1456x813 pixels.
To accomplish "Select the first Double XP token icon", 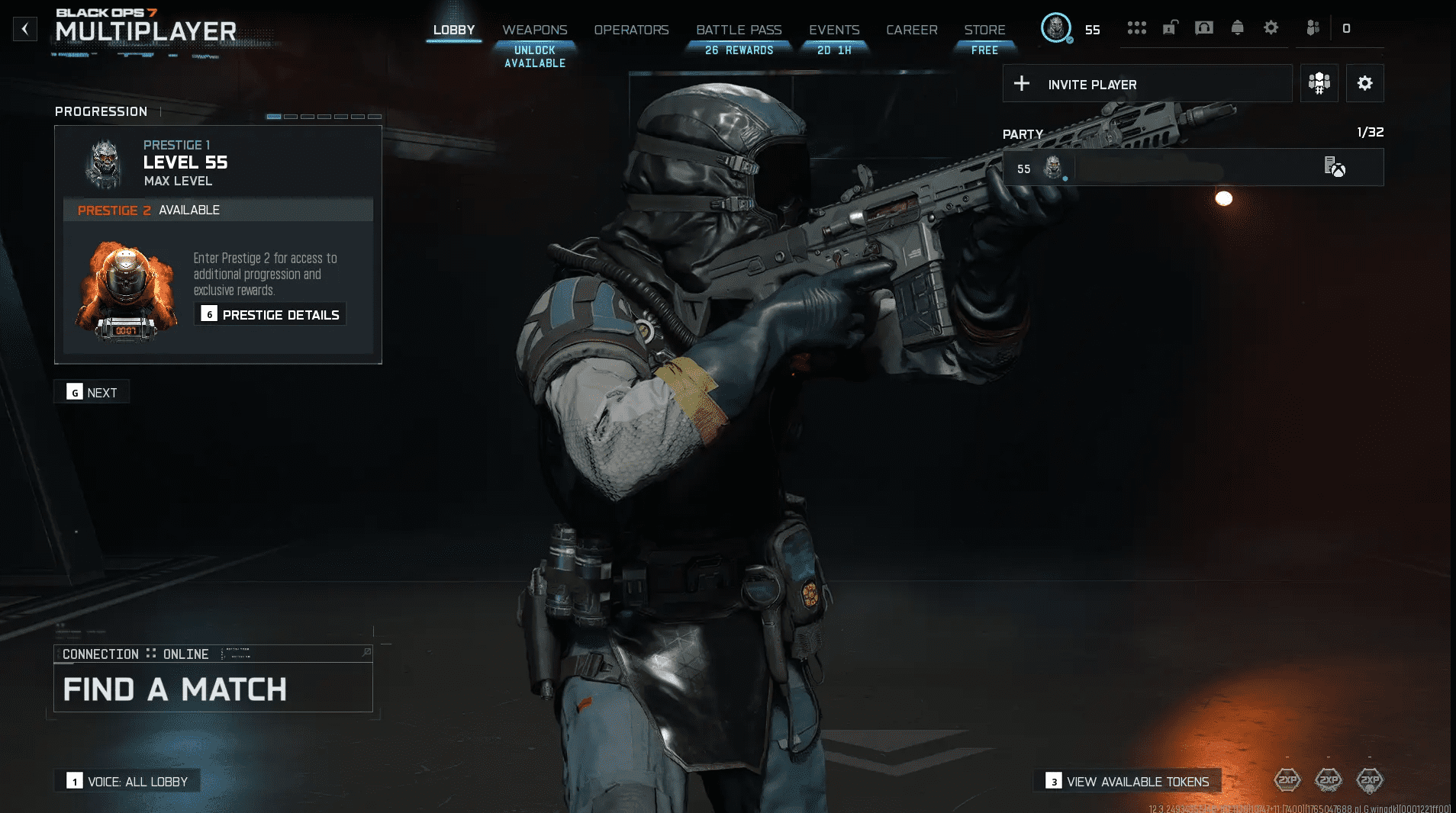I will point(1288,780).
